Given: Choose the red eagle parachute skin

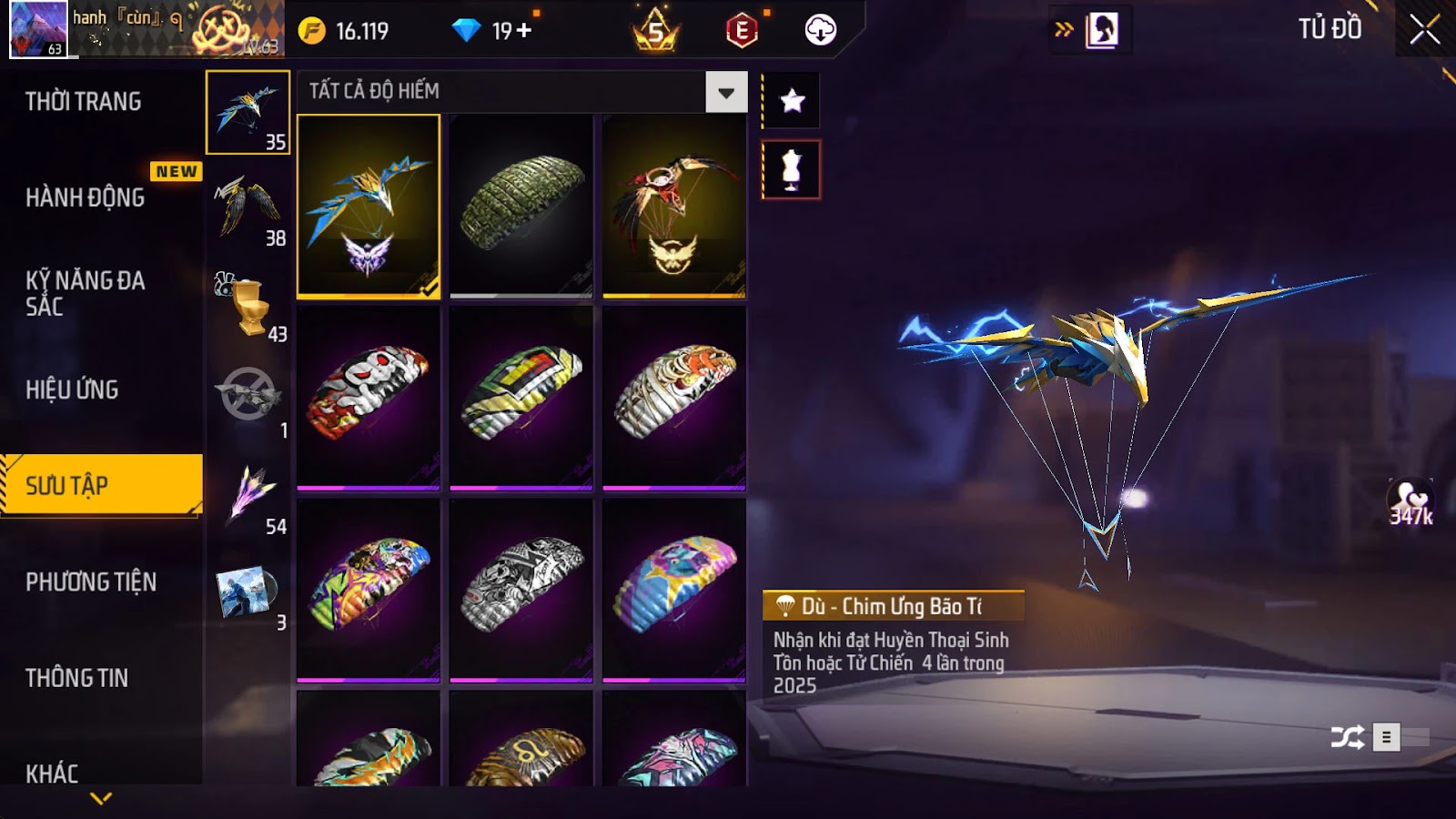Looking at the screenshot, I should (x=674, y=206).
